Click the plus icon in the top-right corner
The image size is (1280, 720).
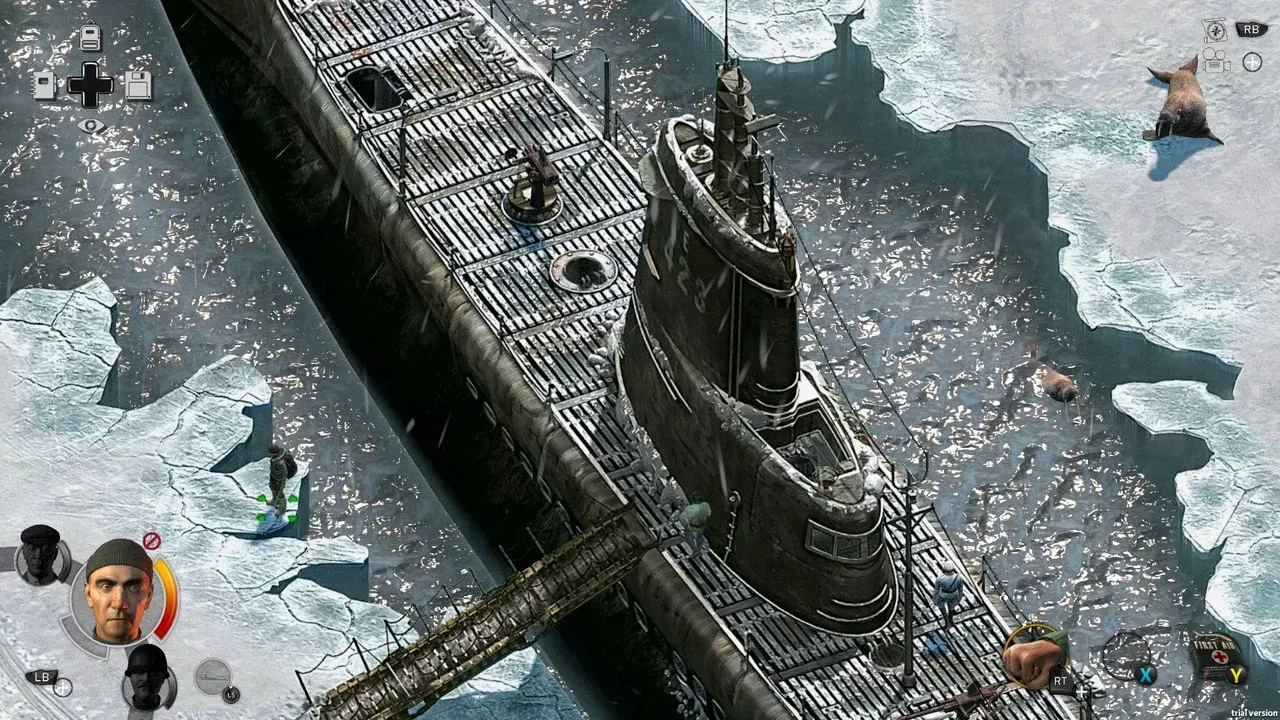click(1252, 62)
